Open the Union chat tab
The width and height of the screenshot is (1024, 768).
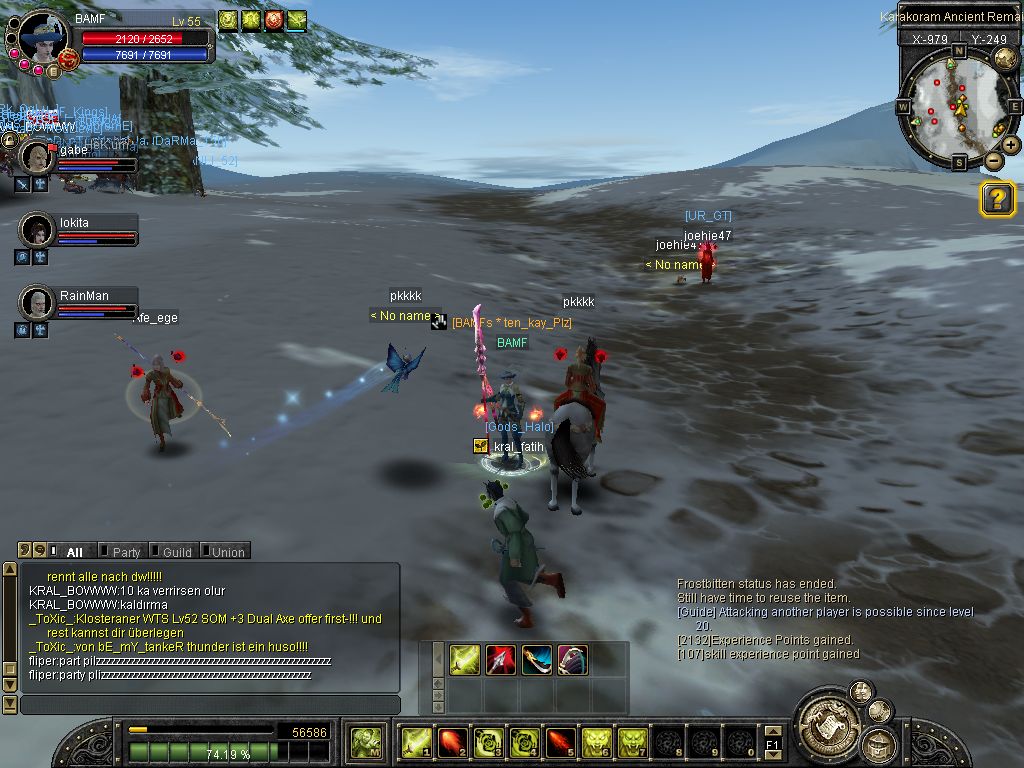228,552
